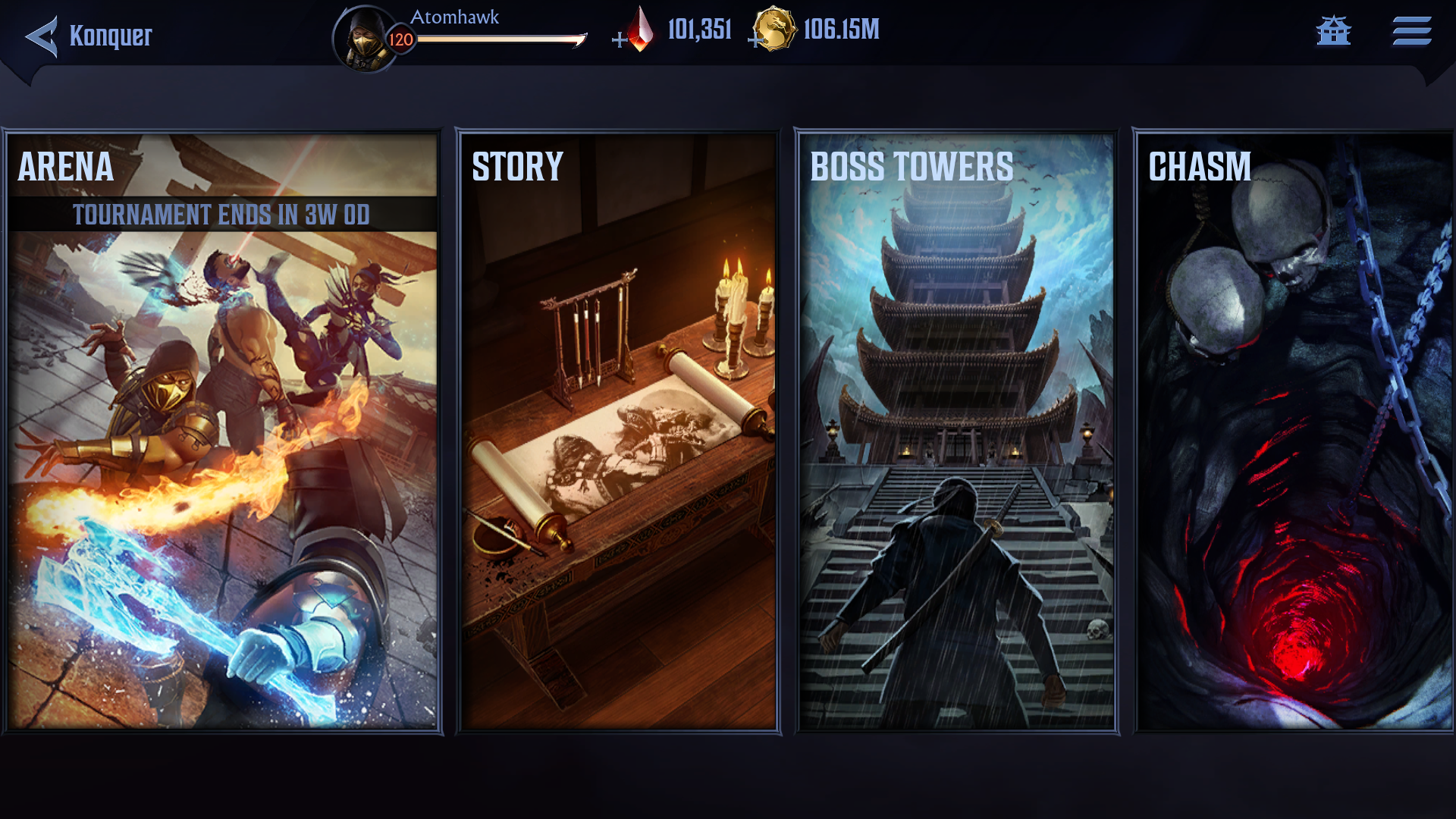Go back from the Konquer screen
1456x819 pixels.
[42, 36]
